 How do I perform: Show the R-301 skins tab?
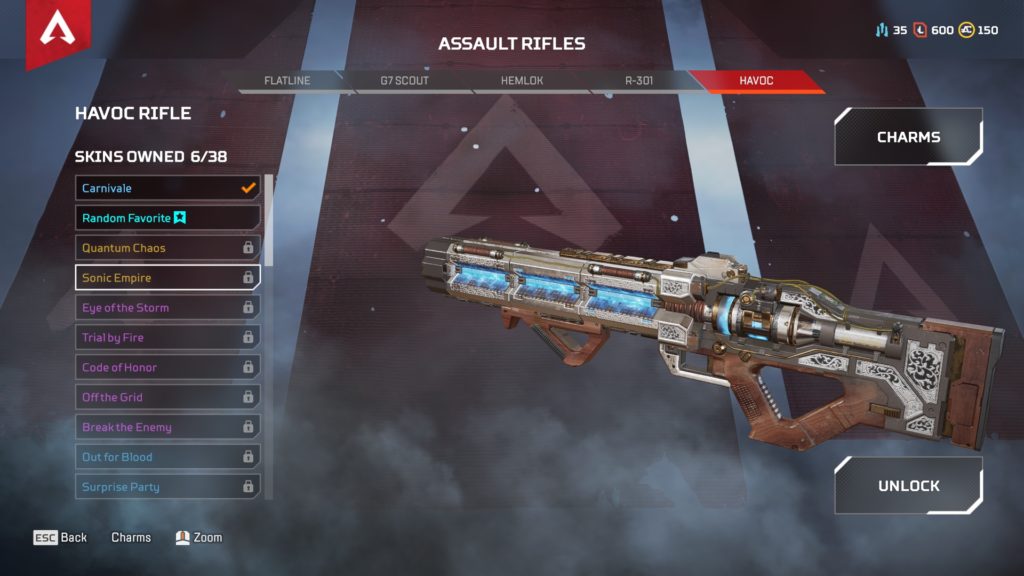pyautogui.click(x=637, y=80)
